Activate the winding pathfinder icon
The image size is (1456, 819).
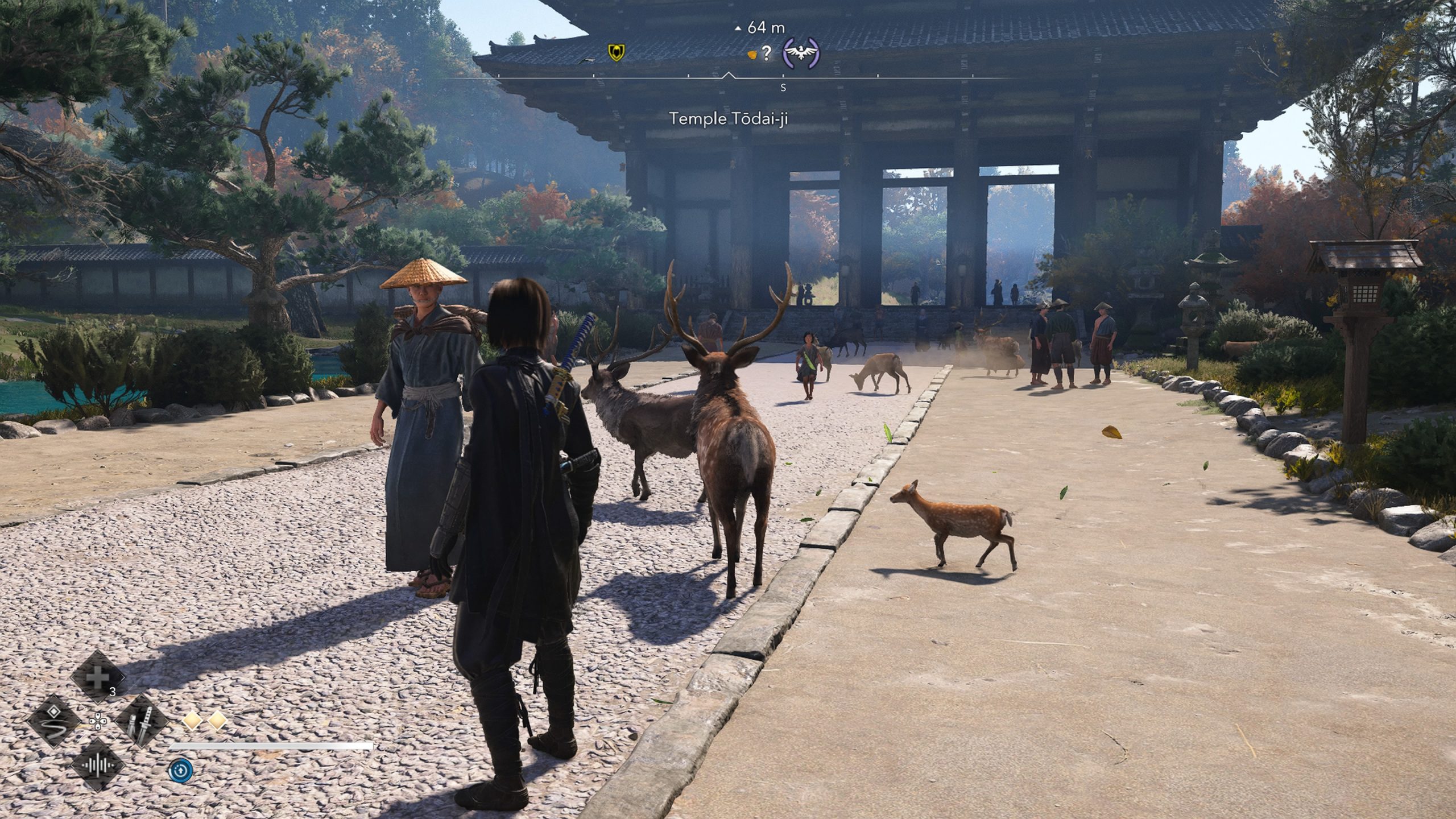point(54,722)
